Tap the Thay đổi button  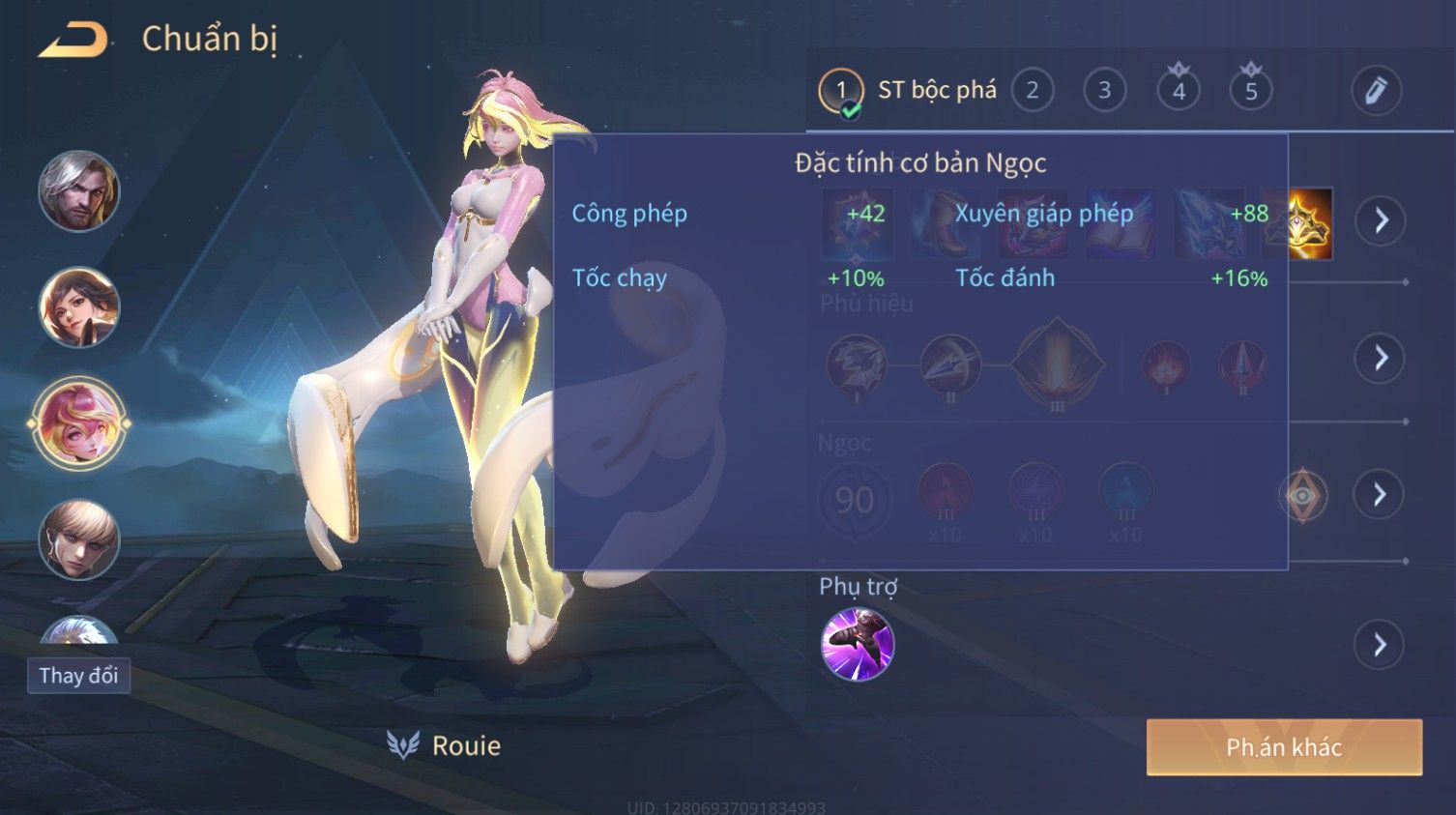(78, 675)
